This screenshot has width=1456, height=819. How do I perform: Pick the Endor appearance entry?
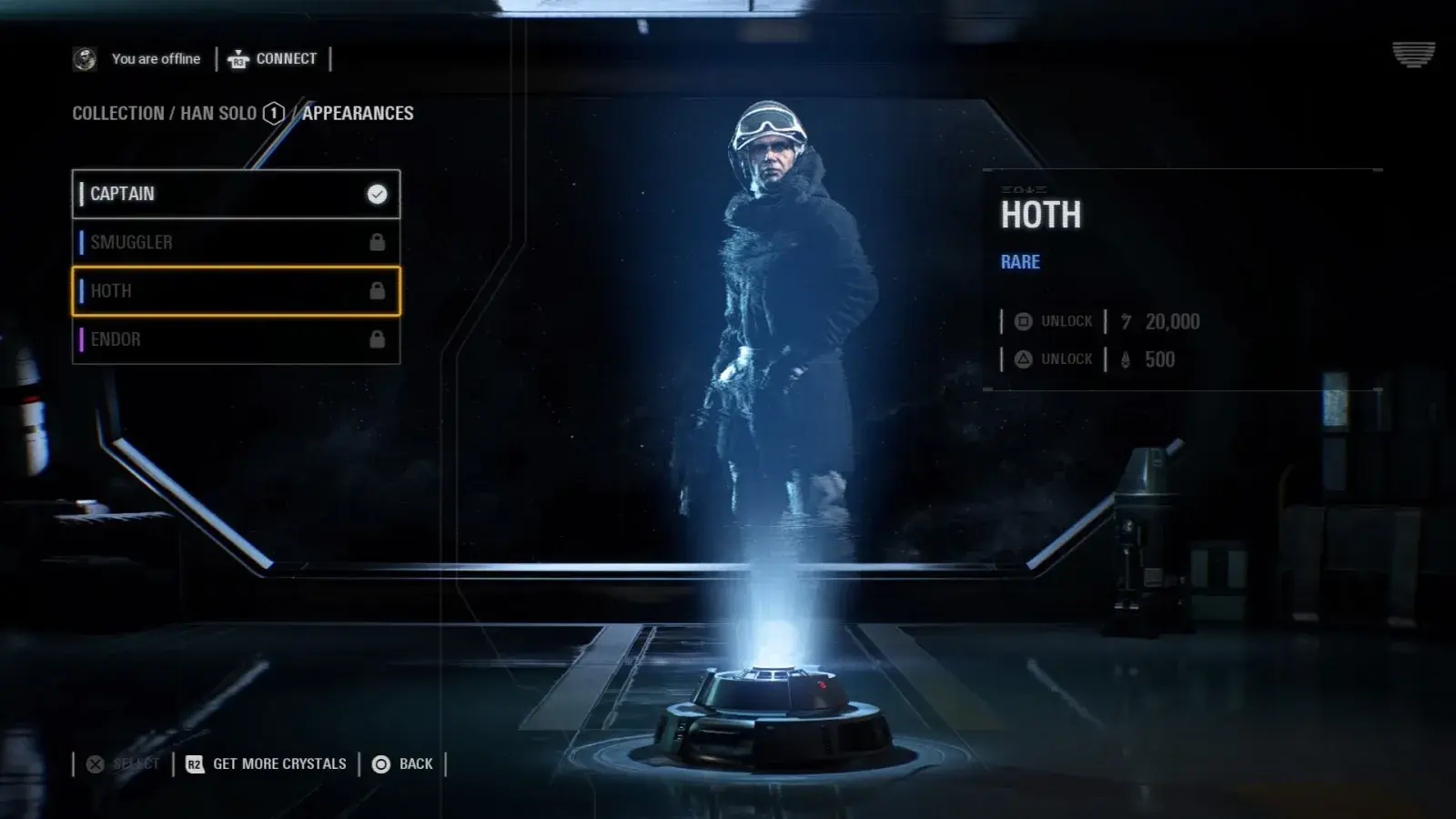coord(236,339)
